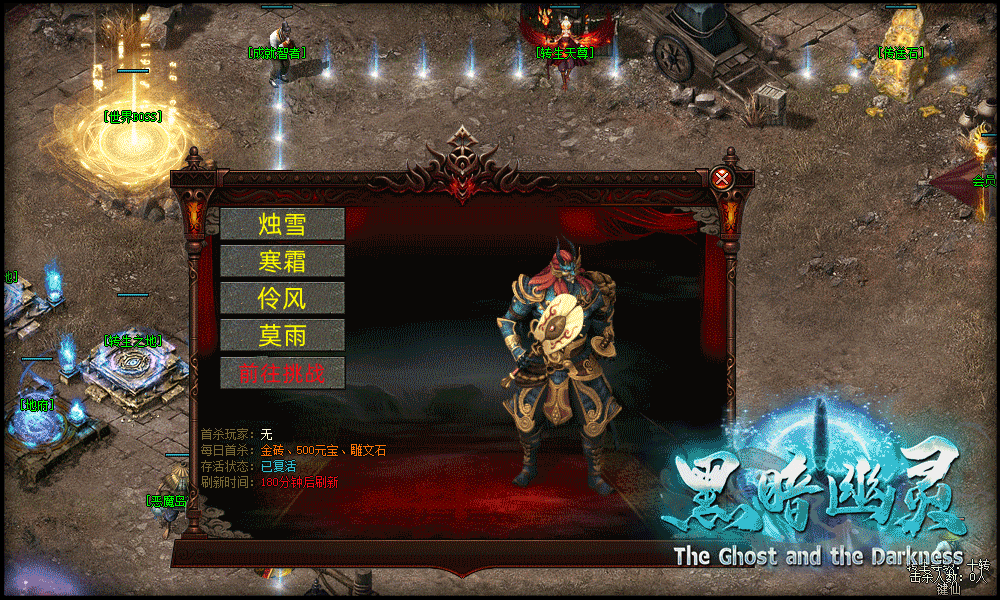Select the 烛雪 boss entry

point(282,224)
